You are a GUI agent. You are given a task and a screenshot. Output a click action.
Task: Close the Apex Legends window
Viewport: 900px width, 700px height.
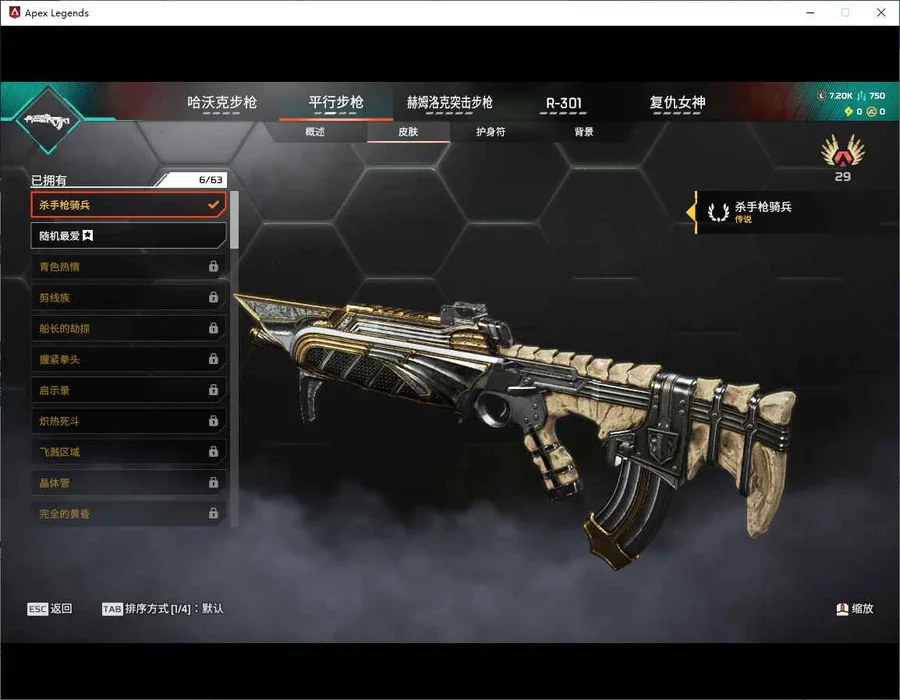point(880,13)
